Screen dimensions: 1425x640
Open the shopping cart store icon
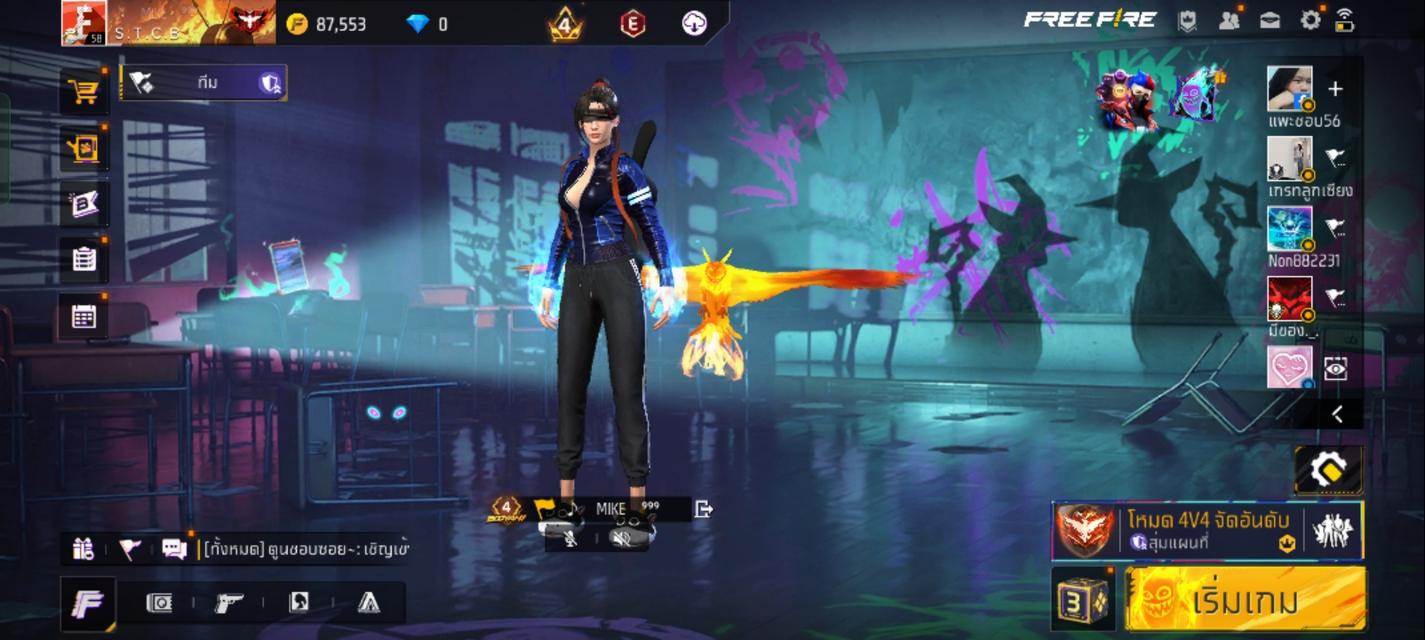83,92
